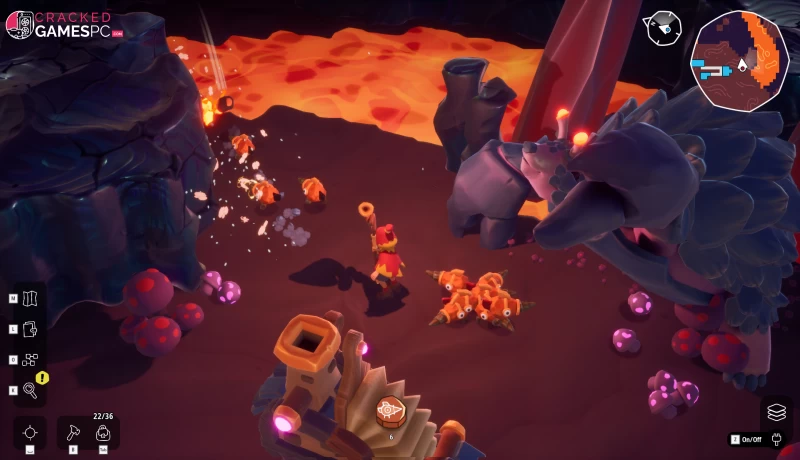This screenshot has width=800, height=460.
Task: Open the journal pages icon
Action: tap(29, 328)
